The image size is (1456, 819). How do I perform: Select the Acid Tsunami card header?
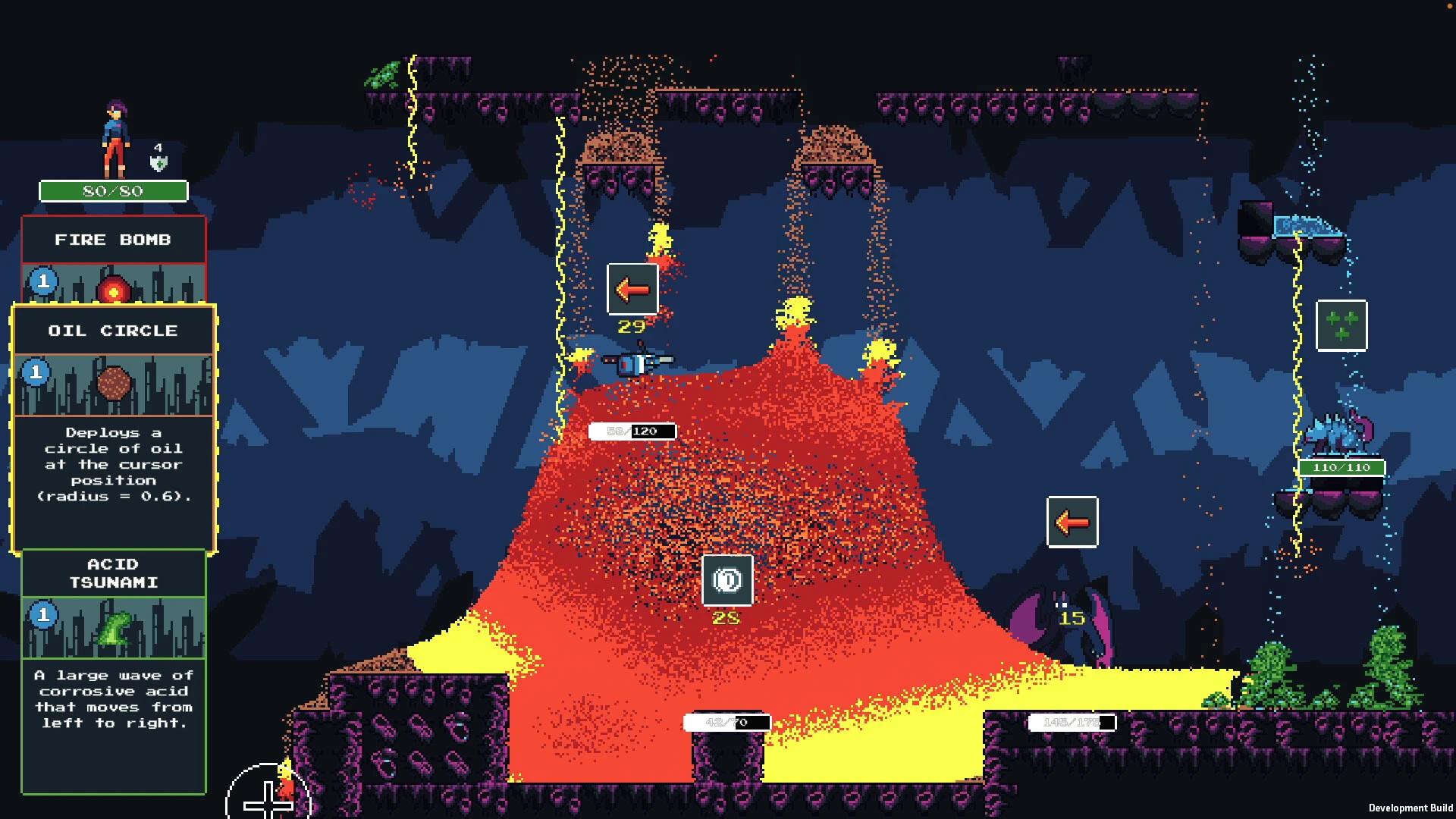coord(114,573)
